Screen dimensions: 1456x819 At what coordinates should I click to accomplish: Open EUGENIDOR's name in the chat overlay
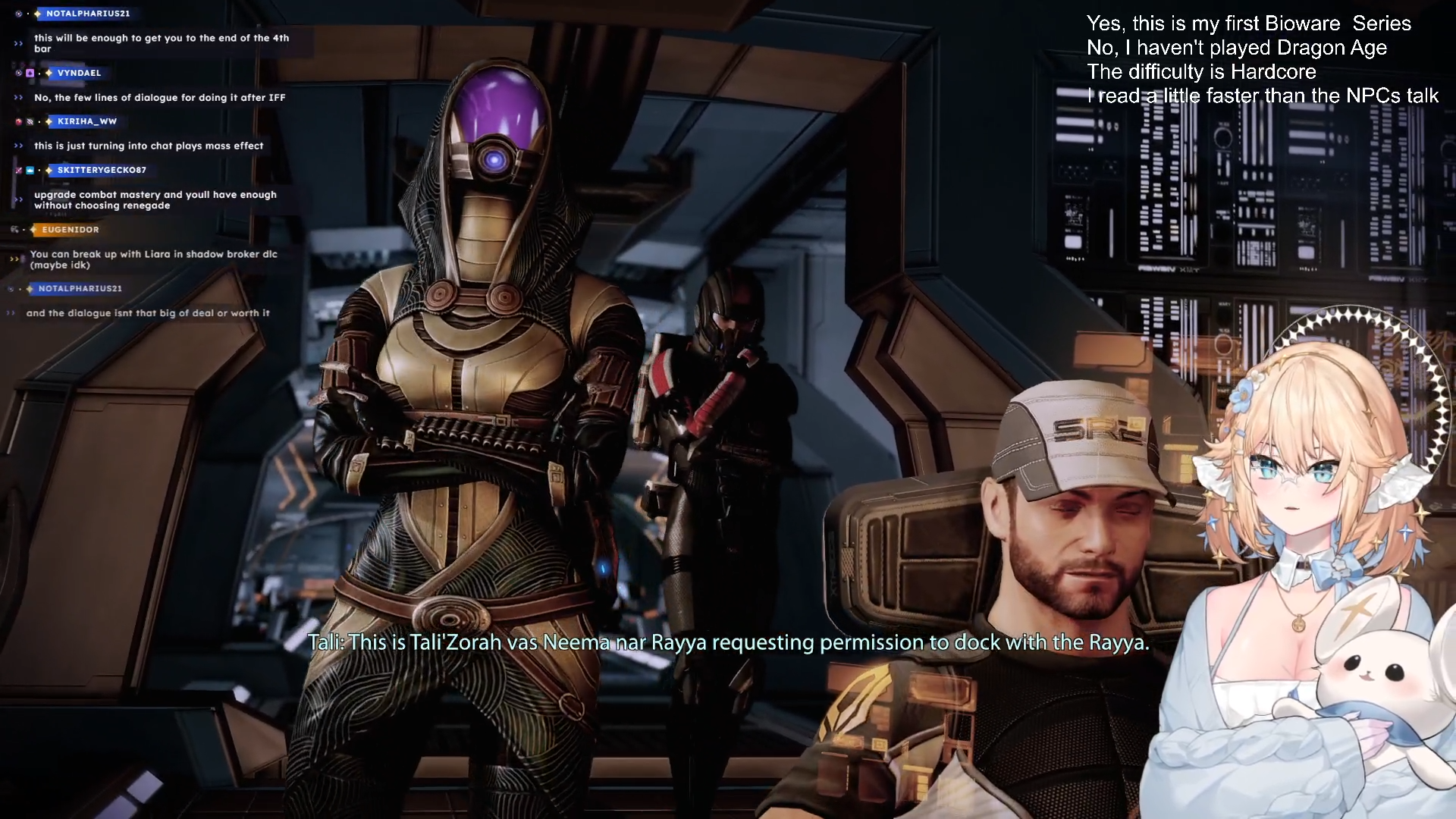[x=71, y=230]
